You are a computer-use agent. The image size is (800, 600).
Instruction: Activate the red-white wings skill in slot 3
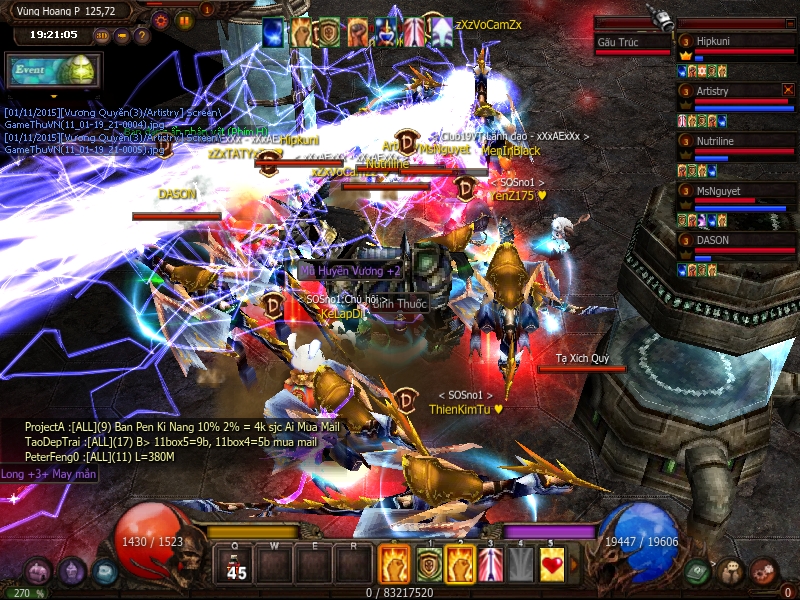(x=490, y=565)
